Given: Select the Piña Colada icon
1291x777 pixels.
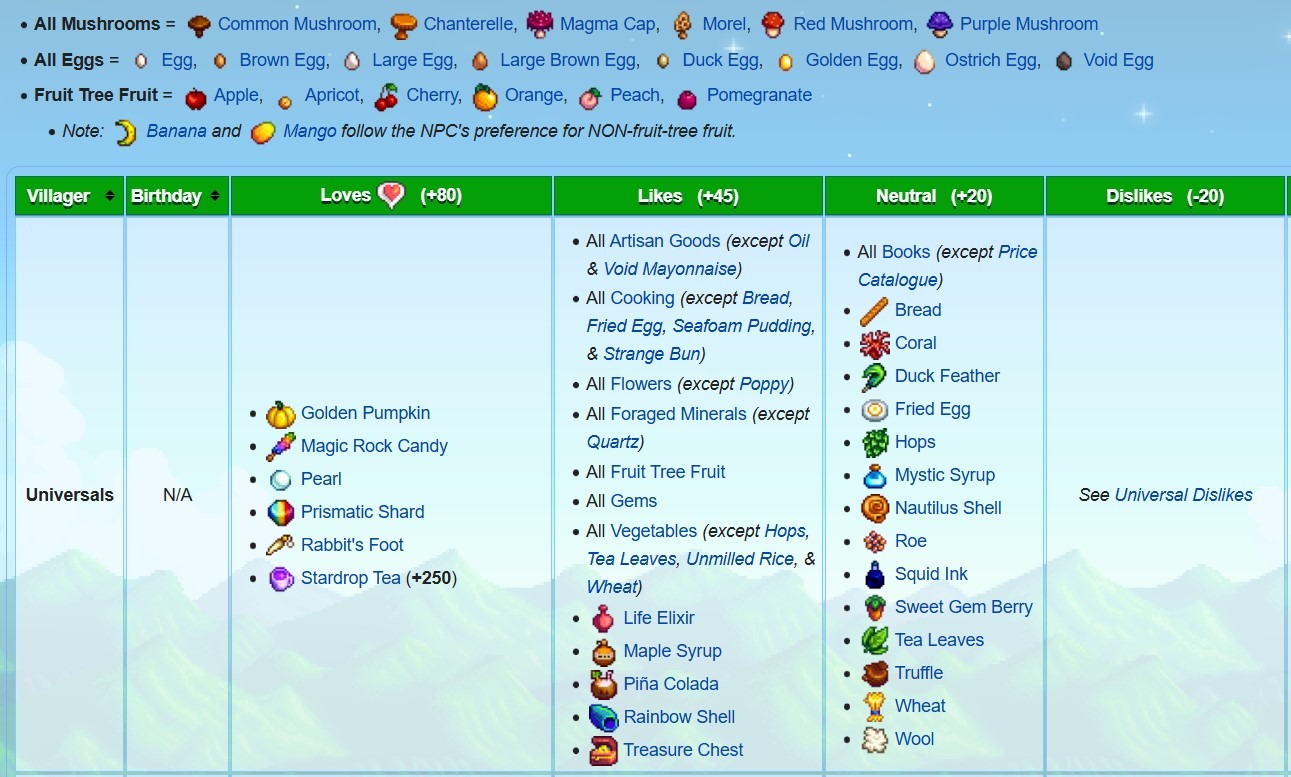Looking at the screenshot, I should tap(603, 684).
